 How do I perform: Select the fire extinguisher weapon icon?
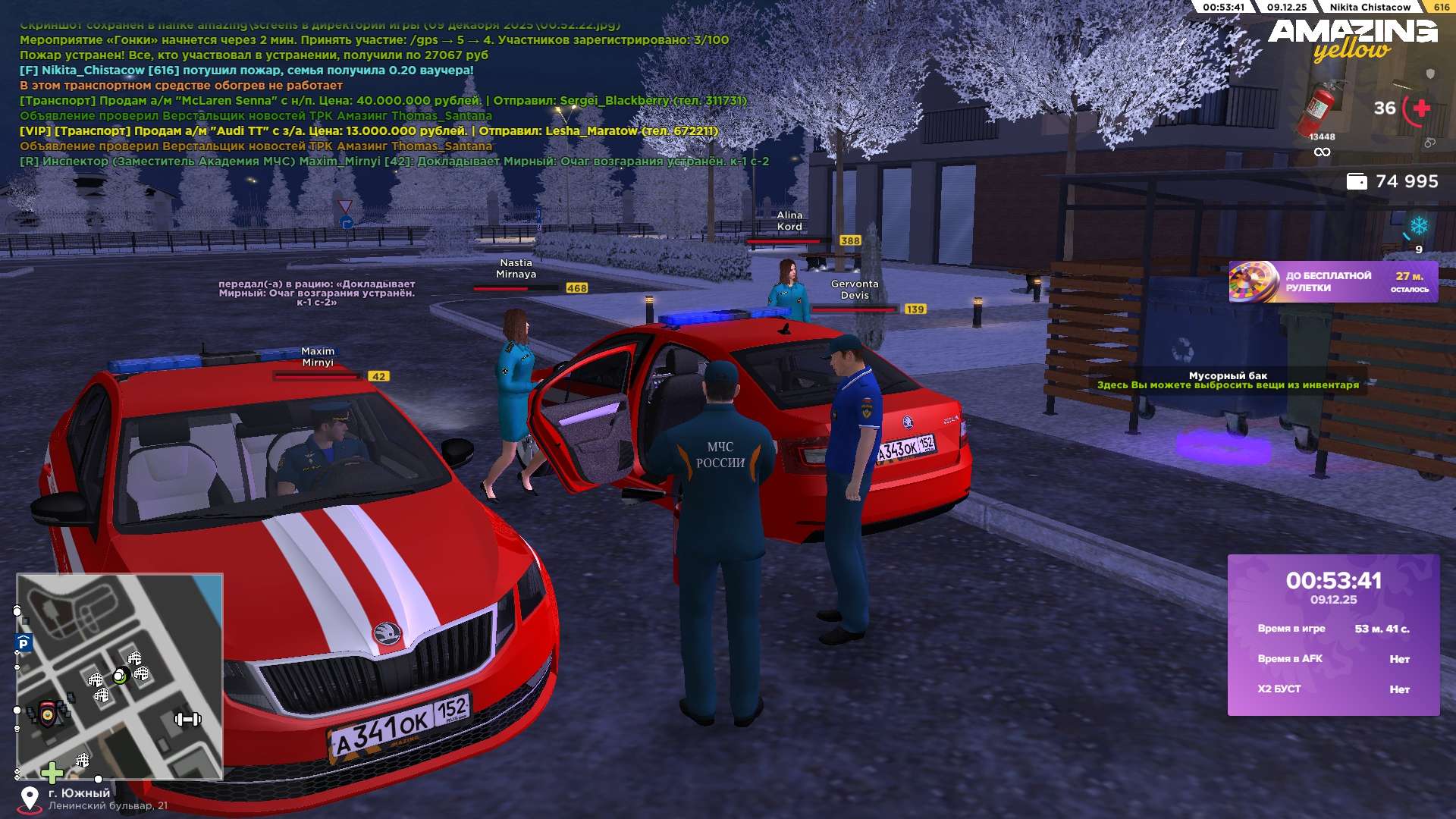point(1319,109)
